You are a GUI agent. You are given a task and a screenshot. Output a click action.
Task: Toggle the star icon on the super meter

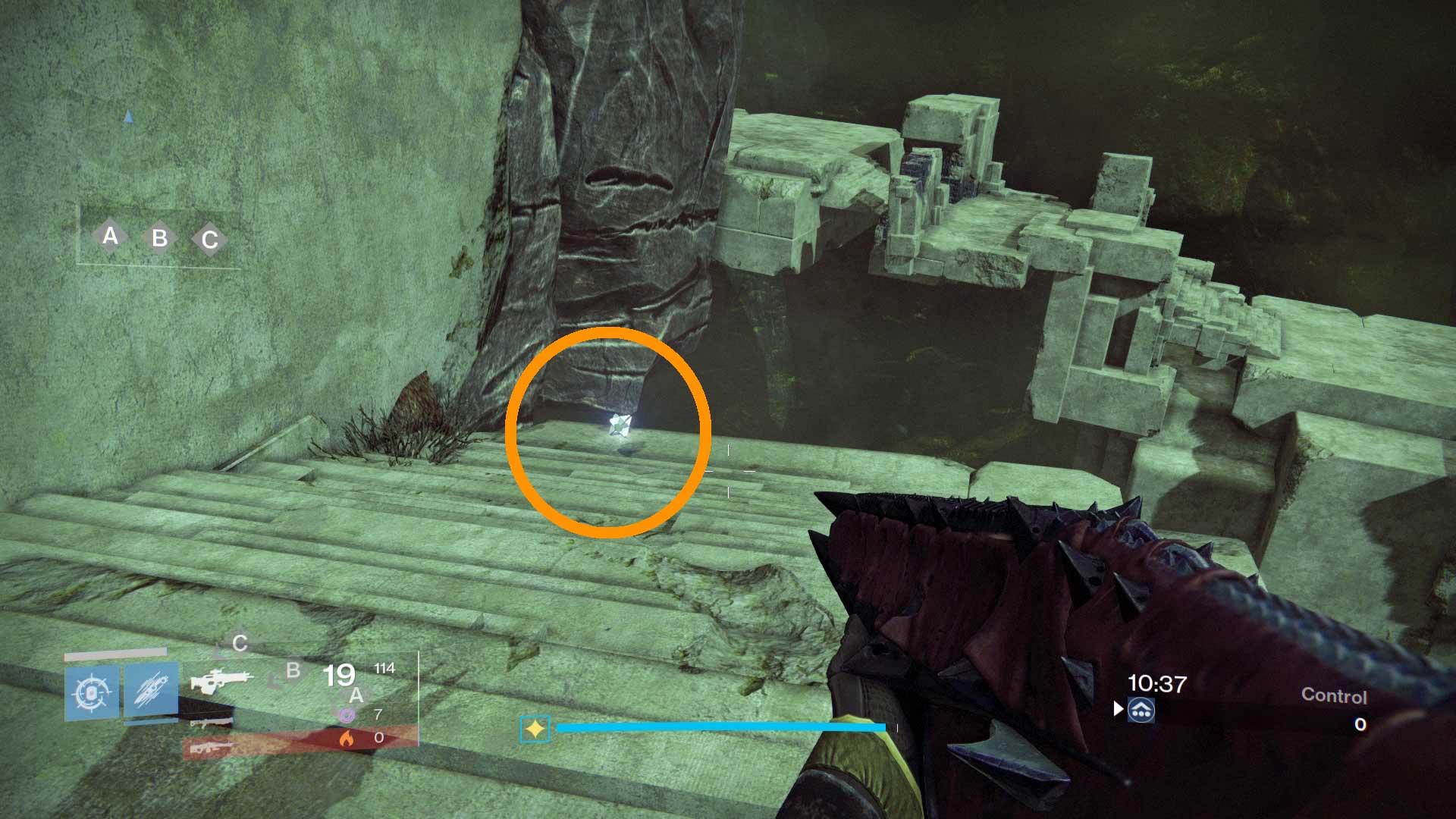coord(535,728)
